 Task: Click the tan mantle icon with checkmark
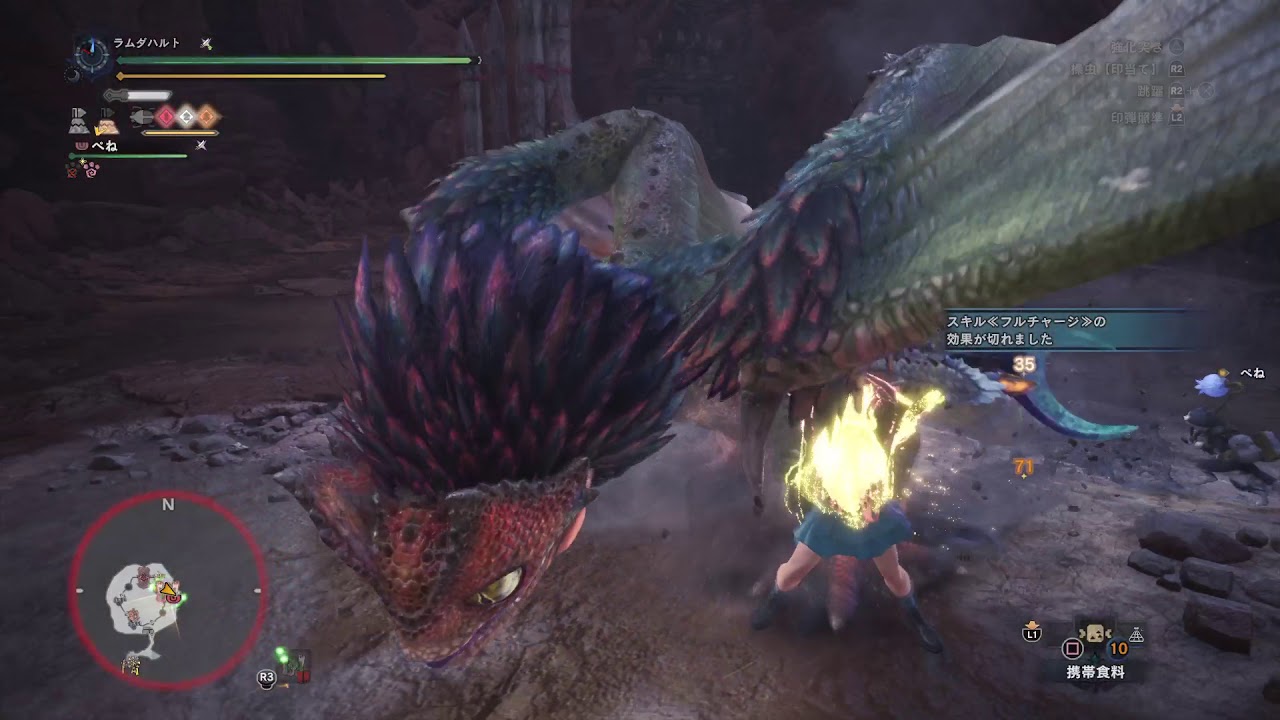point(106,123)
